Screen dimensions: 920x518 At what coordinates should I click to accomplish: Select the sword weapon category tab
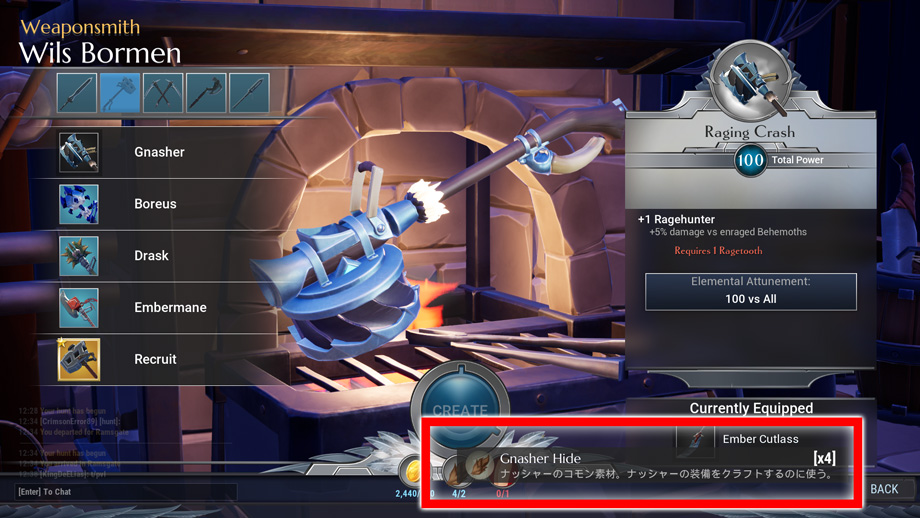(77, 93)
